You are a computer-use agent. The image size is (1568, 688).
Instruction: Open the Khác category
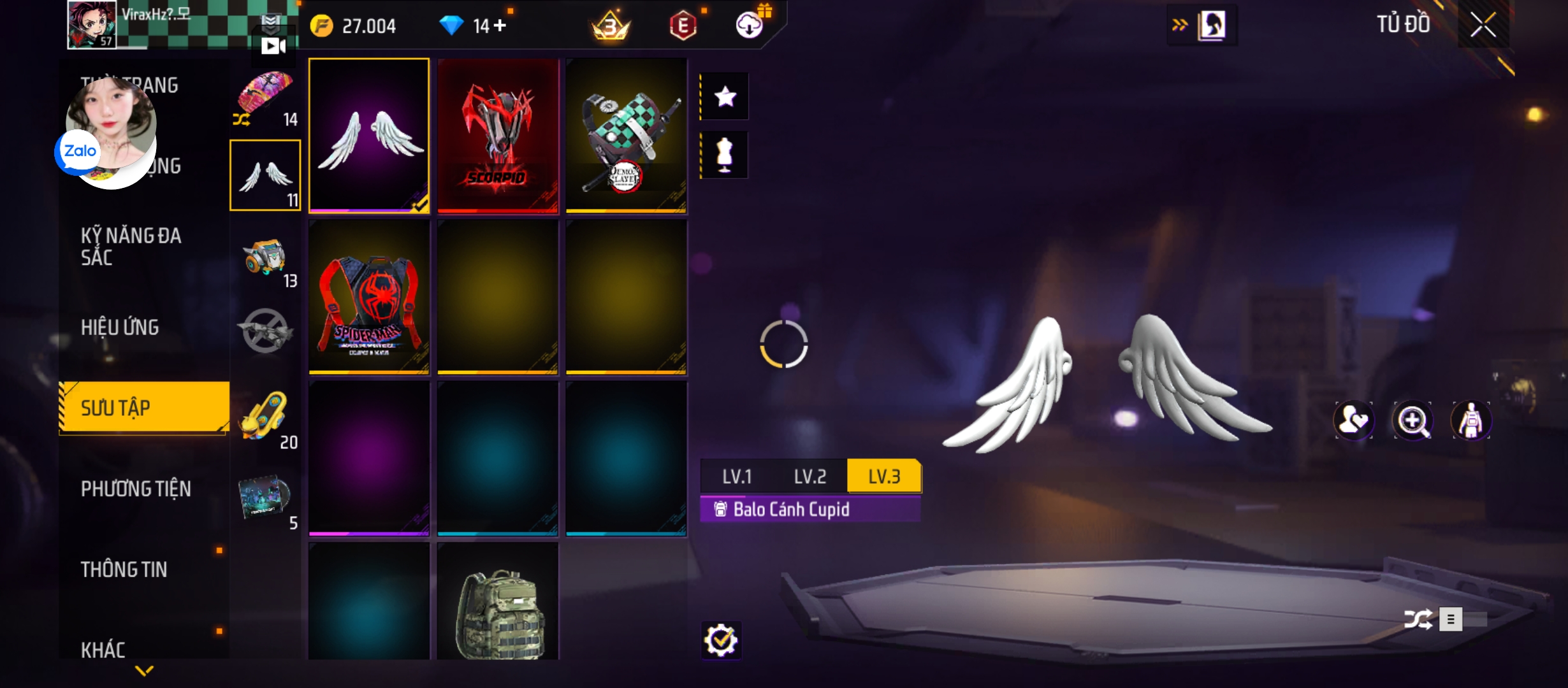[103, 650]
